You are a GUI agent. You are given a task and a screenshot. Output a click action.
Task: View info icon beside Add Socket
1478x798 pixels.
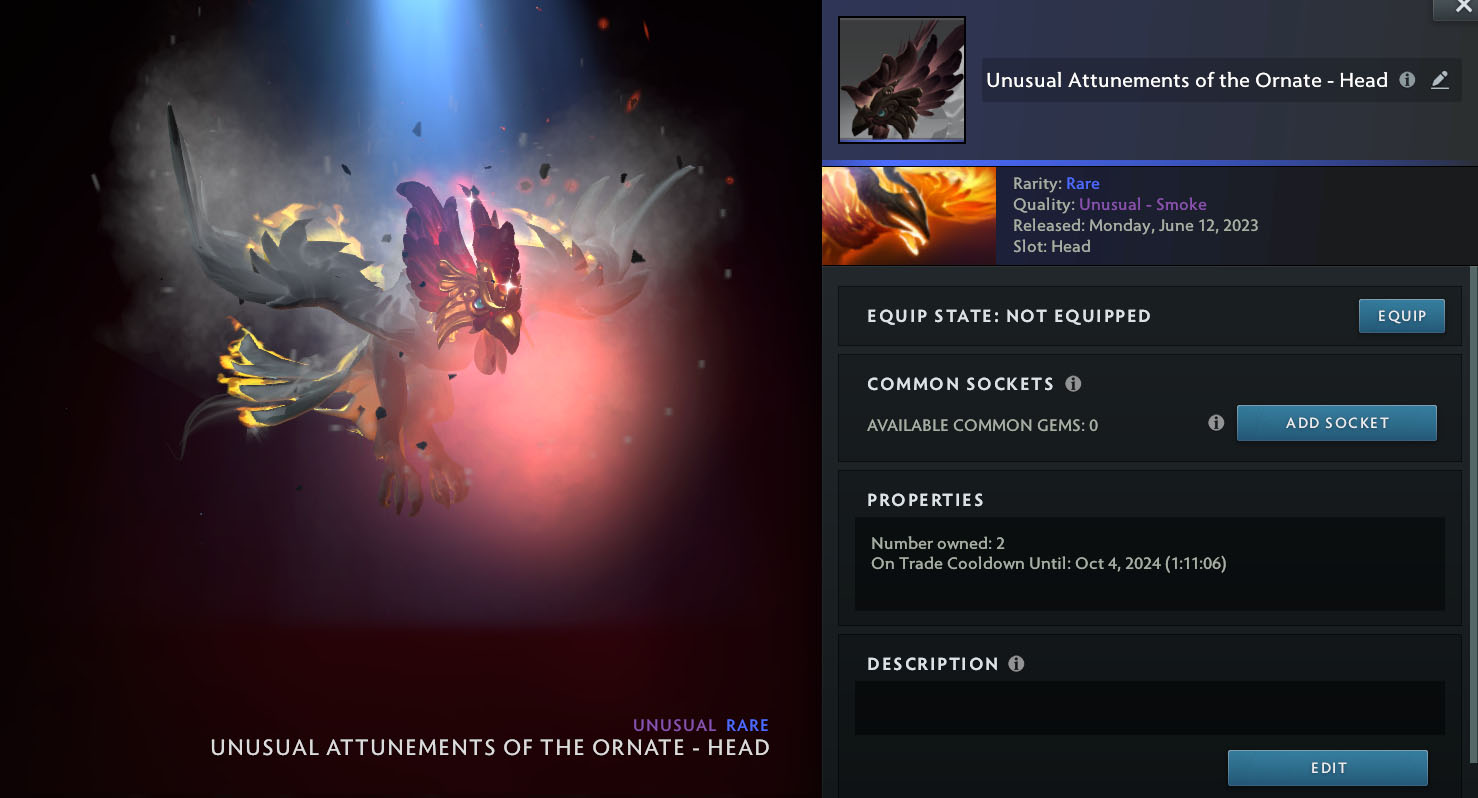(1216, 423)
